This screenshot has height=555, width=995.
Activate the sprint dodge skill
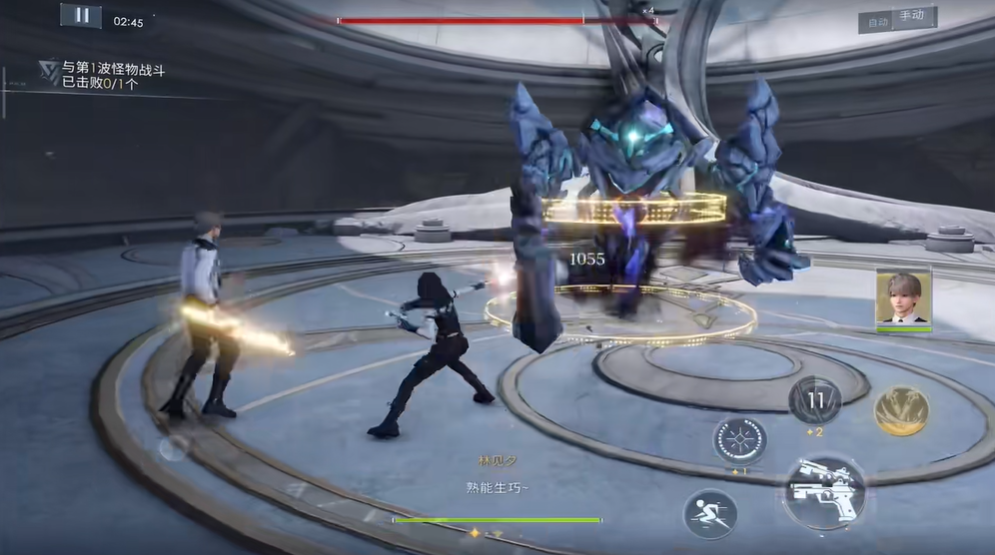(x=710, y=514)
